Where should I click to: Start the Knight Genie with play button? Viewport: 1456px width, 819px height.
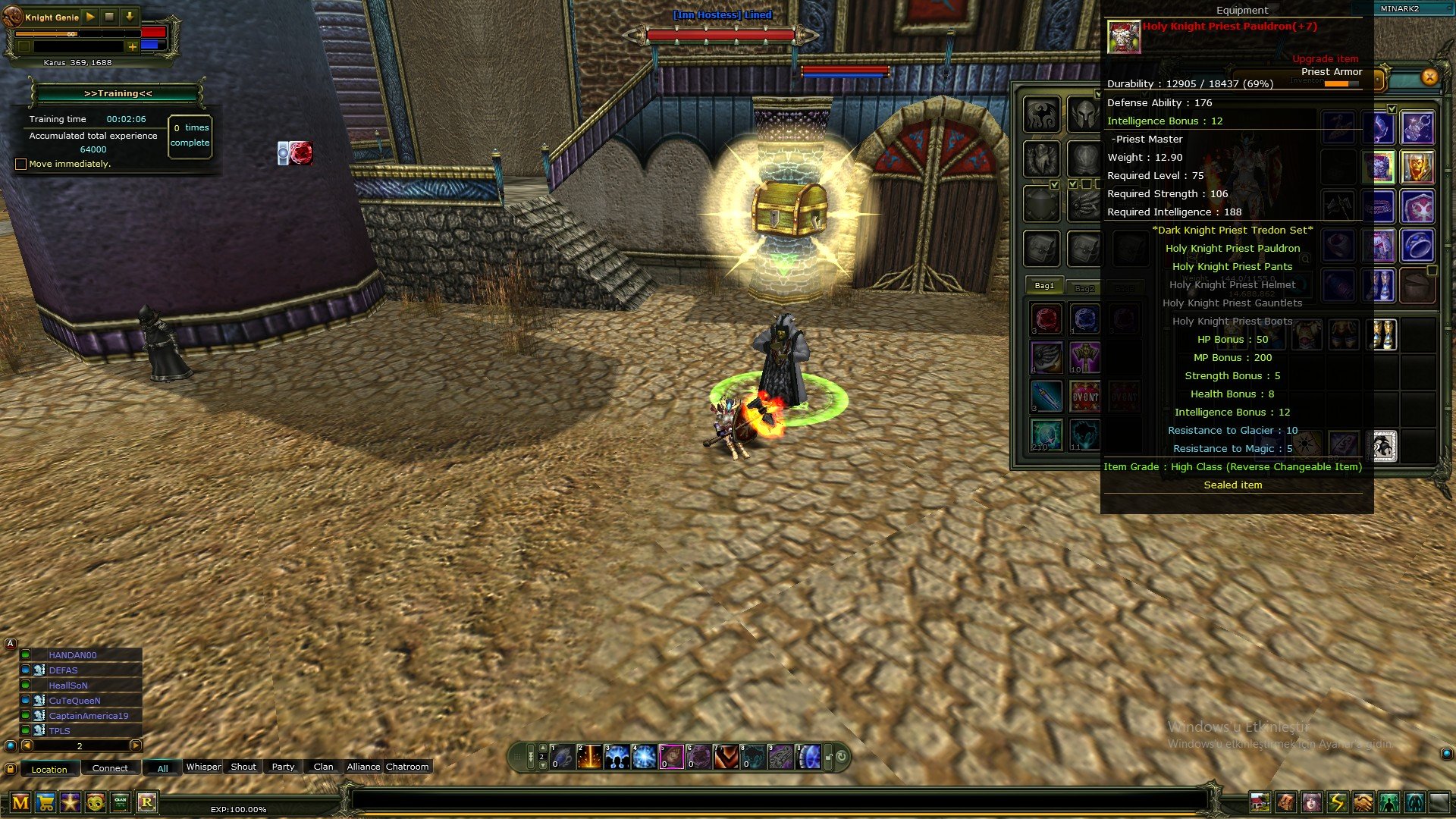pos(90,17)
